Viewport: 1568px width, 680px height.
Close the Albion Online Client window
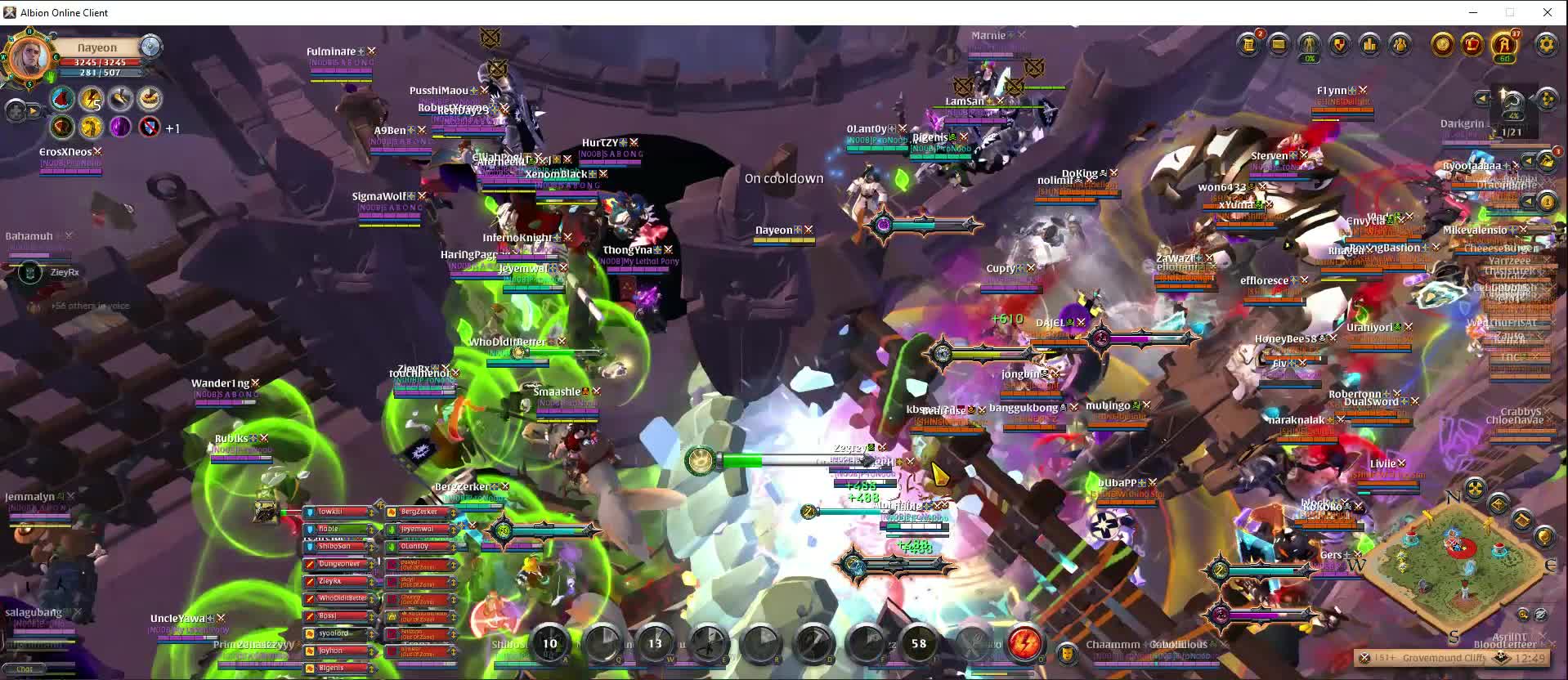pos(1547,12)
